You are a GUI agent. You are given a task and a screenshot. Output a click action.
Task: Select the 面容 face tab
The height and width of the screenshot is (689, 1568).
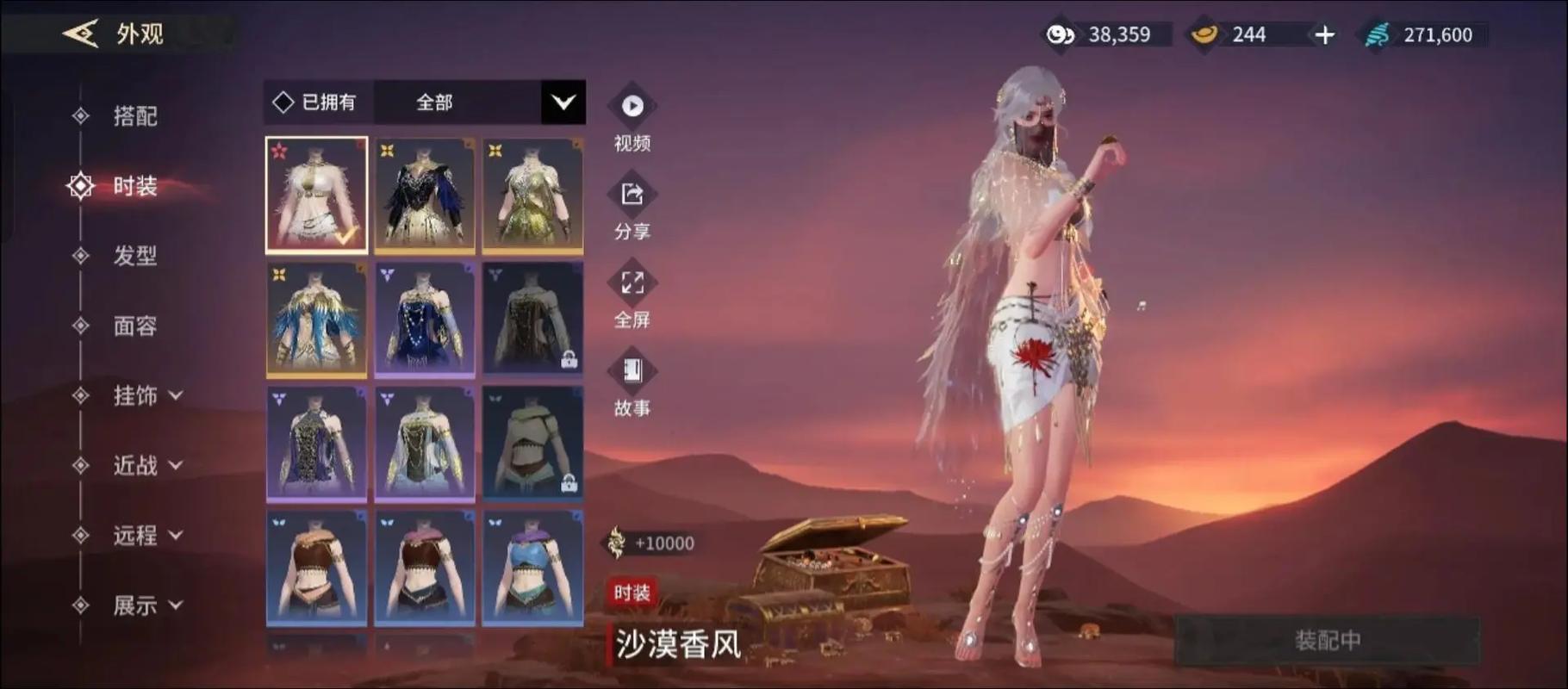click(x=134, y=326)
